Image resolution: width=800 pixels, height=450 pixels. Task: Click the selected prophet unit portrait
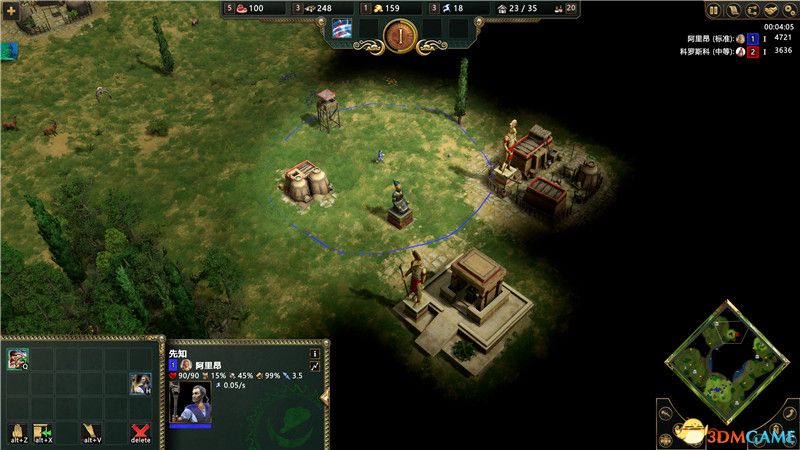pyautogui.click(x=192, y=403)
